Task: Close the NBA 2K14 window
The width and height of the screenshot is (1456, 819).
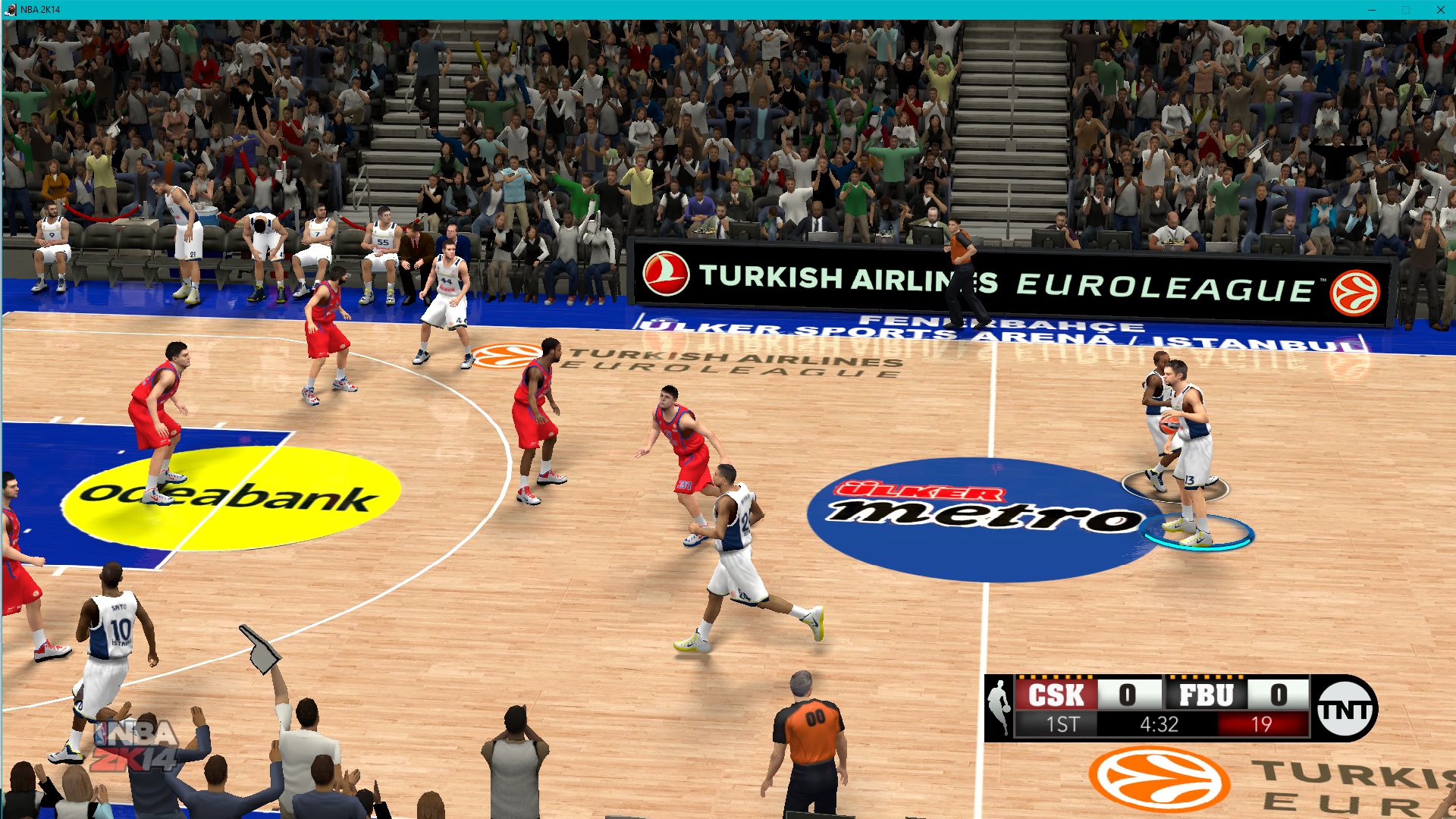Action: [1440, 10]
